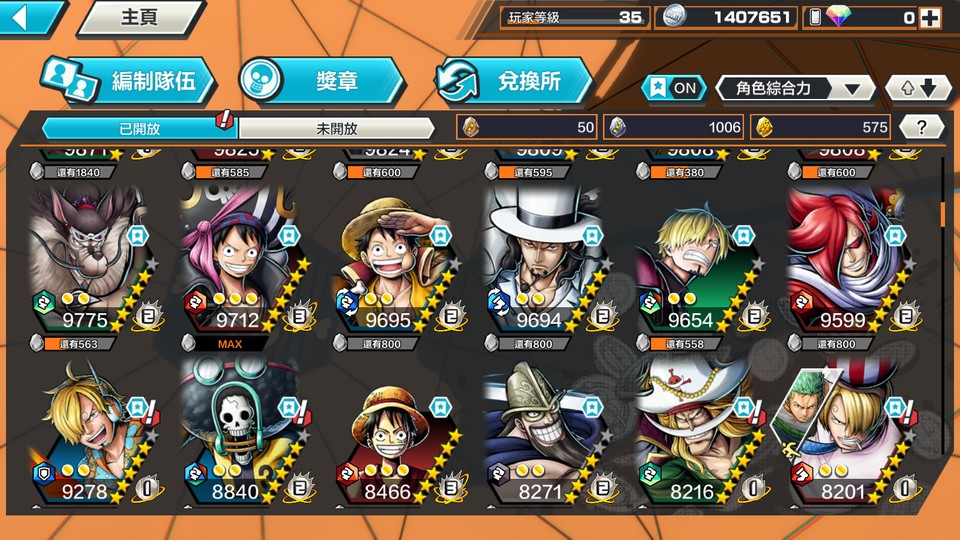
Task: Open the 獎章 medals menu
Action: pos(322,82)
